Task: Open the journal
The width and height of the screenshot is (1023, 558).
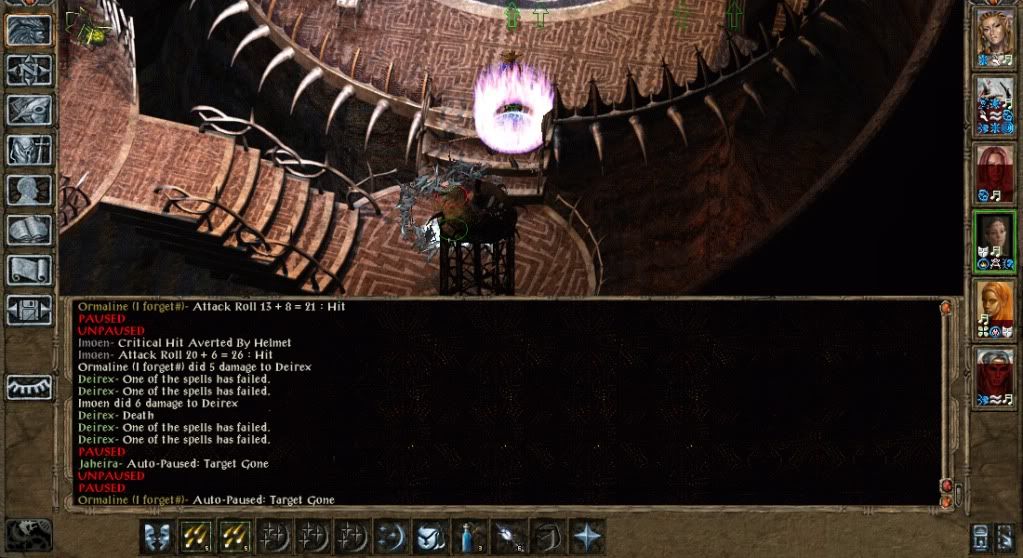Action: point(29,110)
